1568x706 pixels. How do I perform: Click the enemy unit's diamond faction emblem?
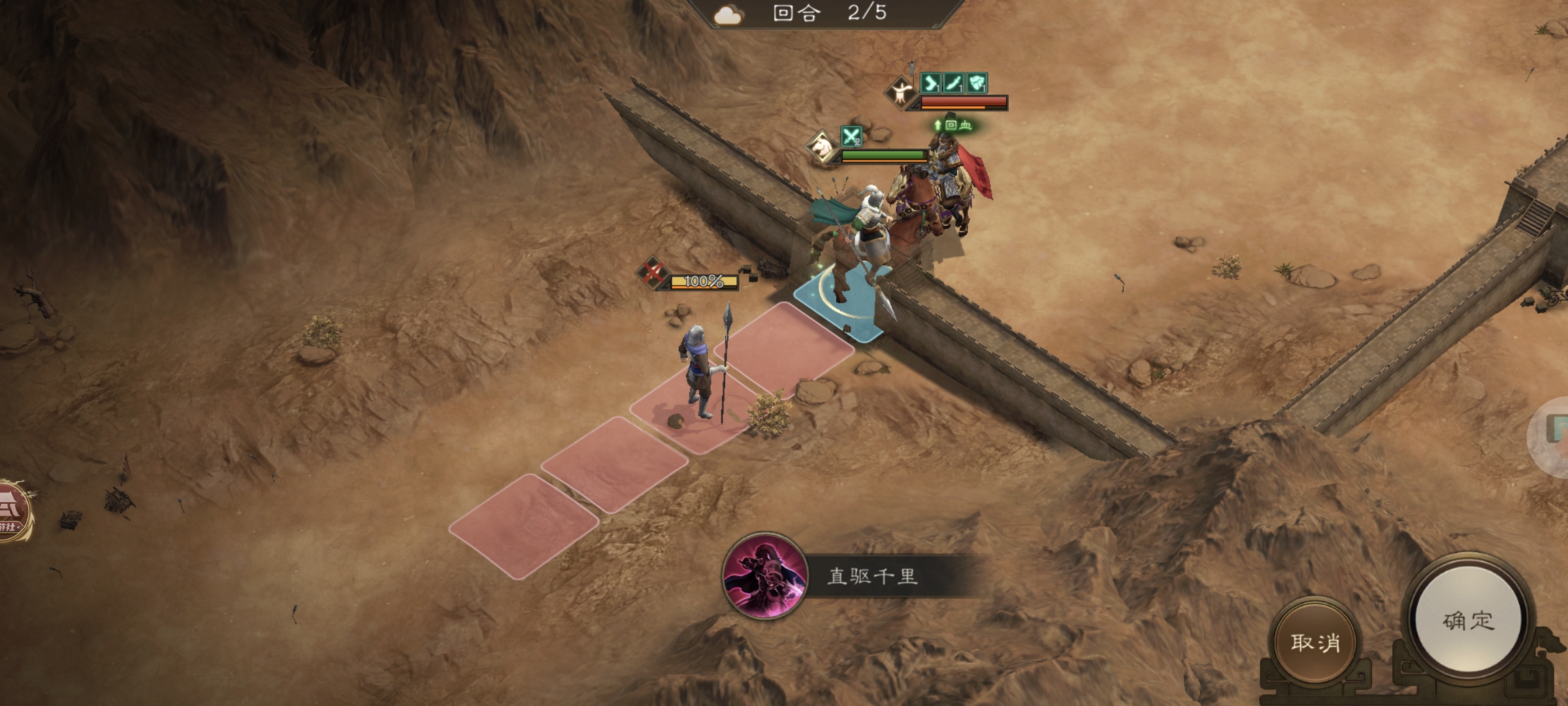click(901, 93)
